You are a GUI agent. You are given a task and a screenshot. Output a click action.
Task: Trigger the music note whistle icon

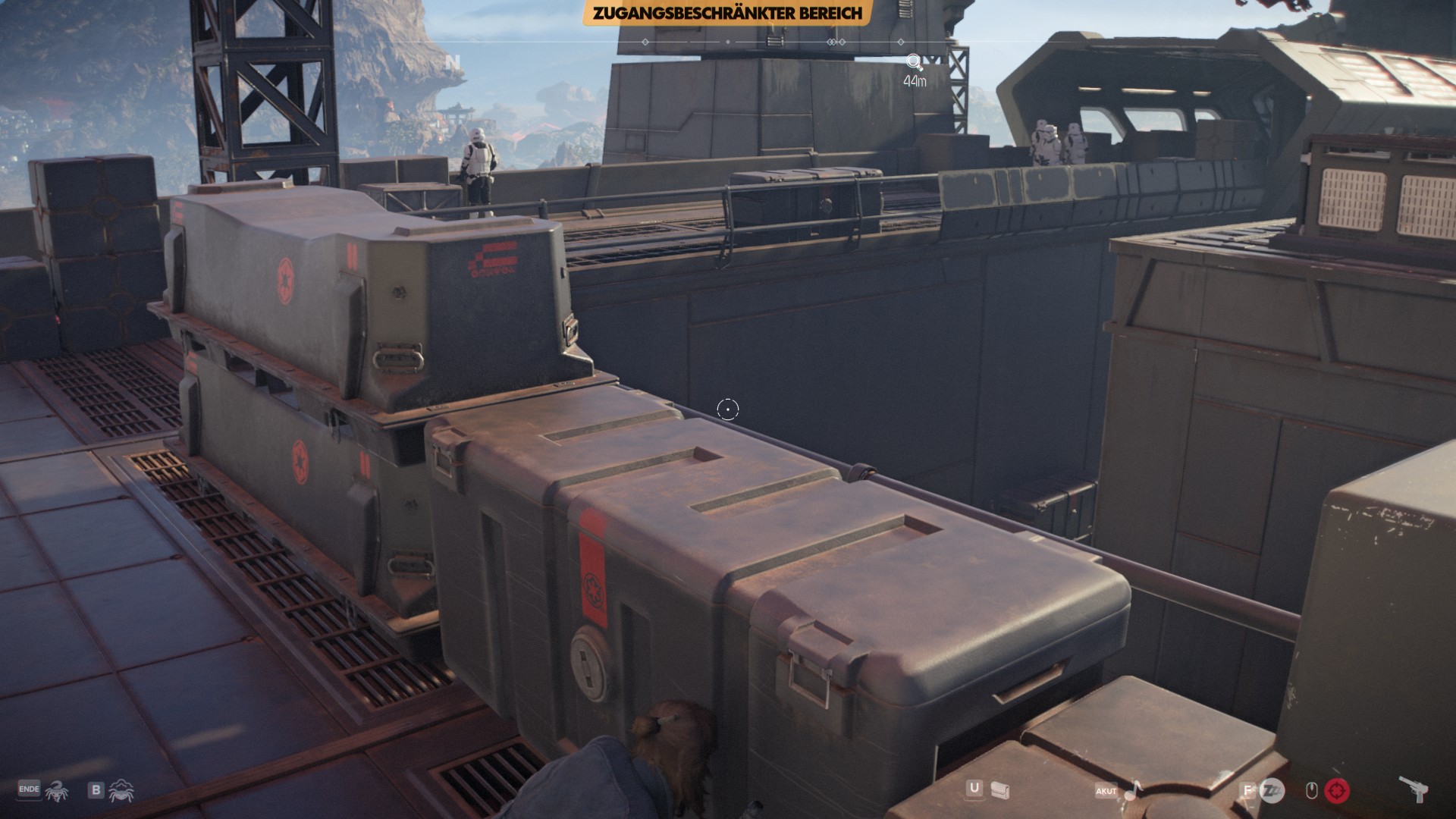click(x=1132, y=791)
